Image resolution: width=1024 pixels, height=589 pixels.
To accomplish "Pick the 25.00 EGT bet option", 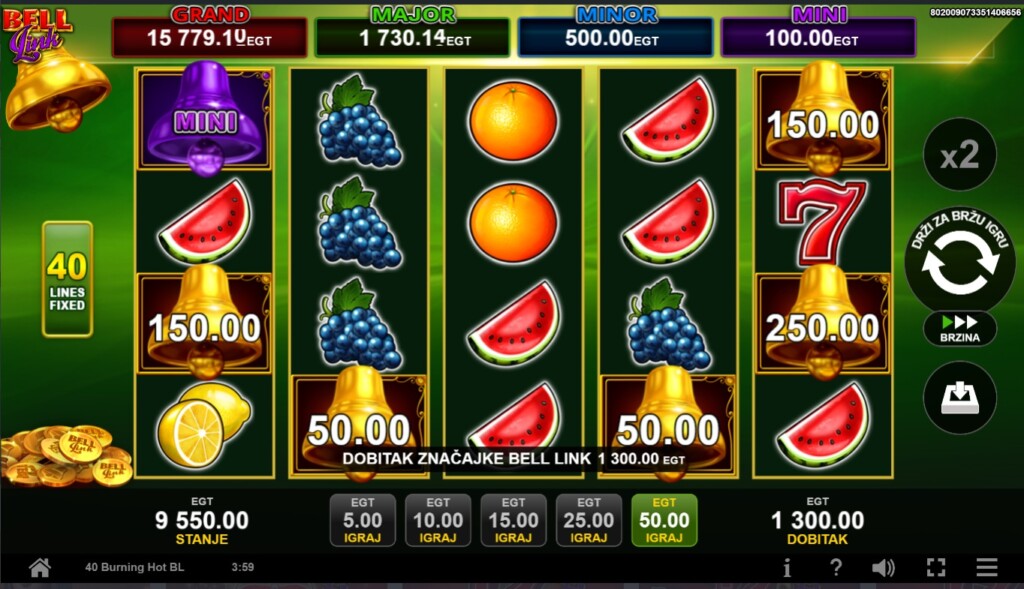I will coord(589,521).
